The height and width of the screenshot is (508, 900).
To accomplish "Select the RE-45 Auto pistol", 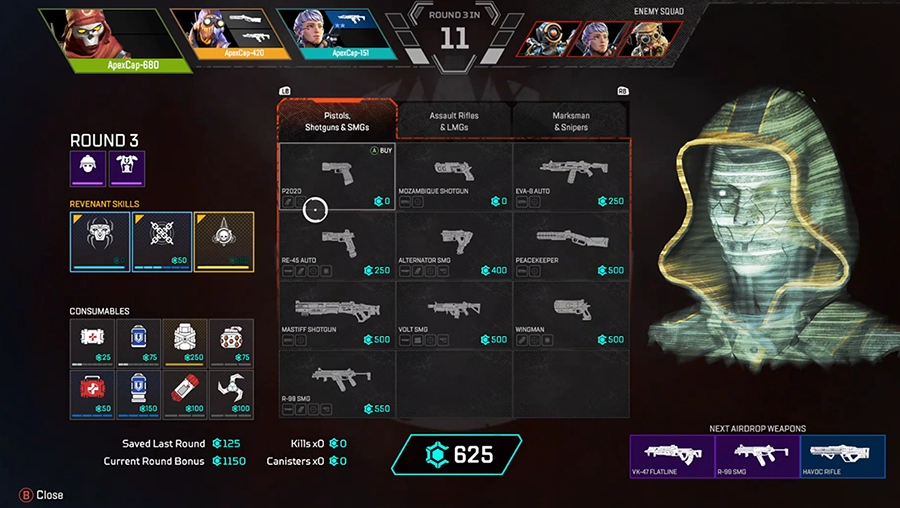I will 337,245.
